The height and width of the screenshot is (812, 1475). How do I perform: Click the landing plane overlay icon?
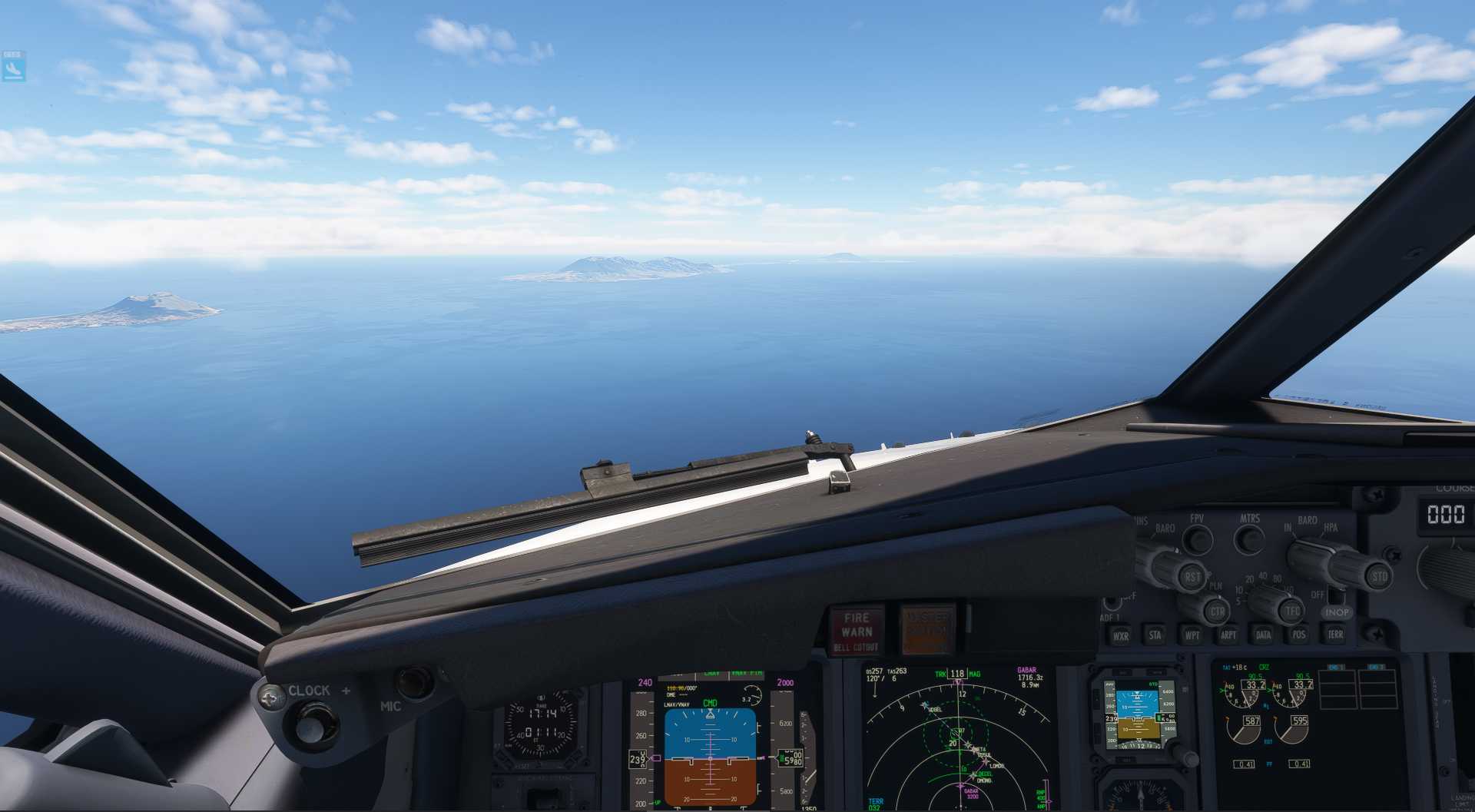pos(13,68)
